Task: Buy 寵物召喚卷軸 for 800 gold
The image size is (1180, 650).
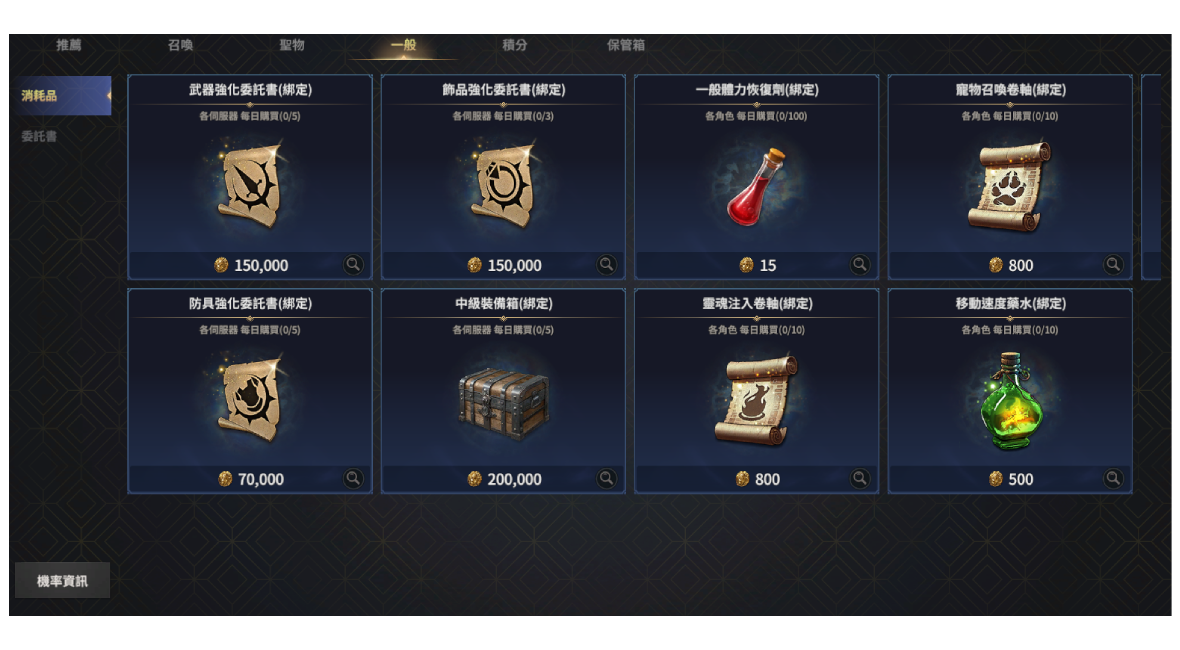Action: 1010,265
